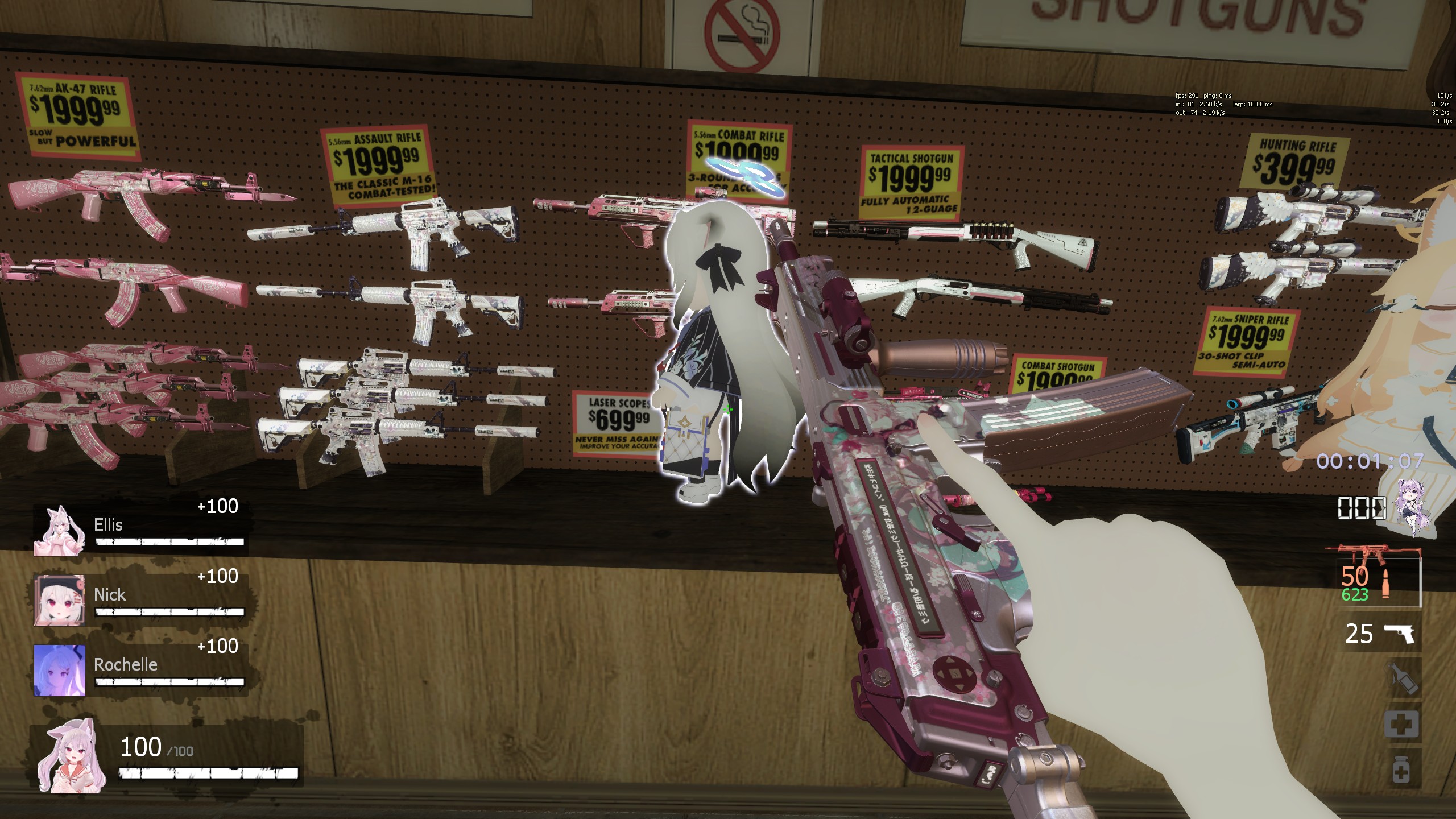1456x819 pixels.
Task: Select Ellis's teammate portrait
Action: click(59, 531)
